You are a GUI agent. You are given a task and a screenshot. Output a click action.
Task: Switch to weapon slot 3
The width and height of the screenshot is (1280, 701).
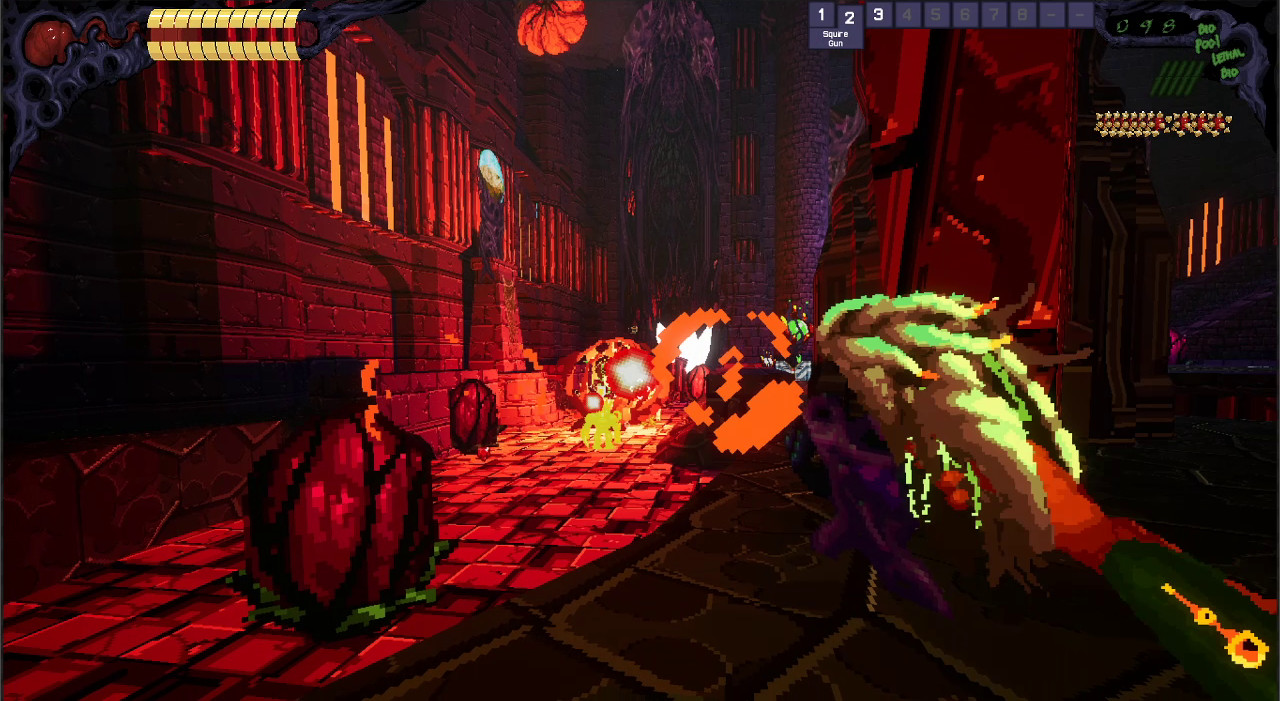pyautogui.click(x=878, y=15)
